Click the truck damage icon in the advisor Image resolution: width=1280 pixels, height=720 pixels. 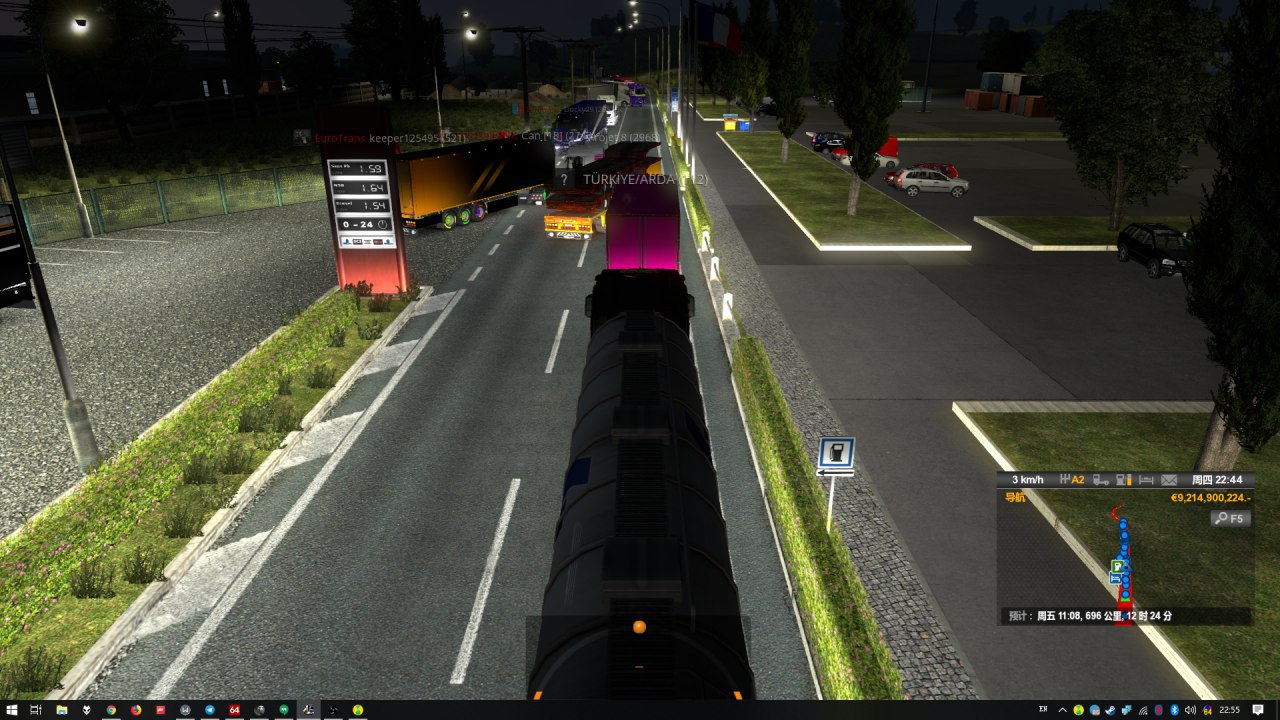(1100, 480)
